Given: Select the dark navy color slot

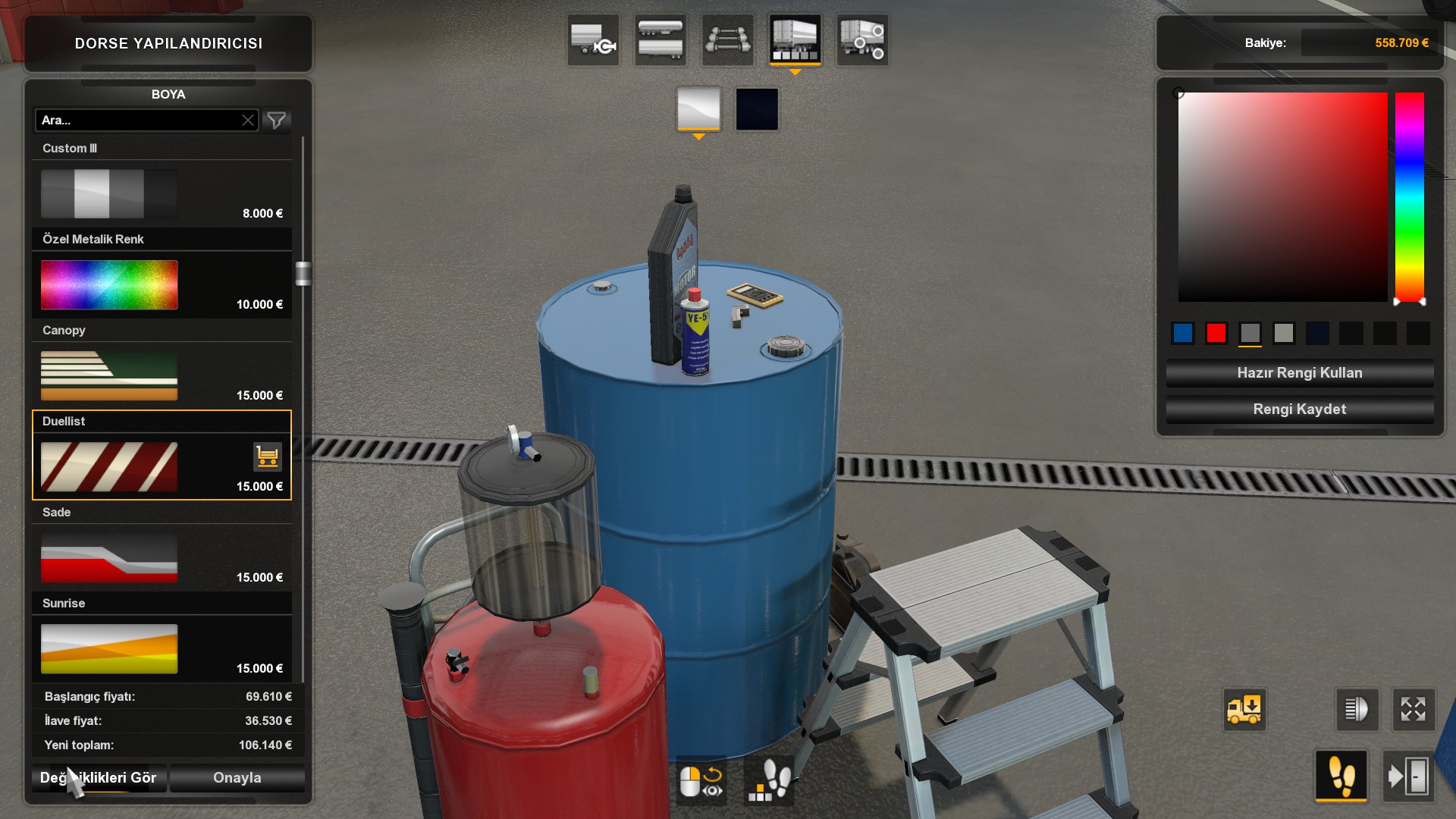Looking at the screenshot, I should (x=757, y=109).
